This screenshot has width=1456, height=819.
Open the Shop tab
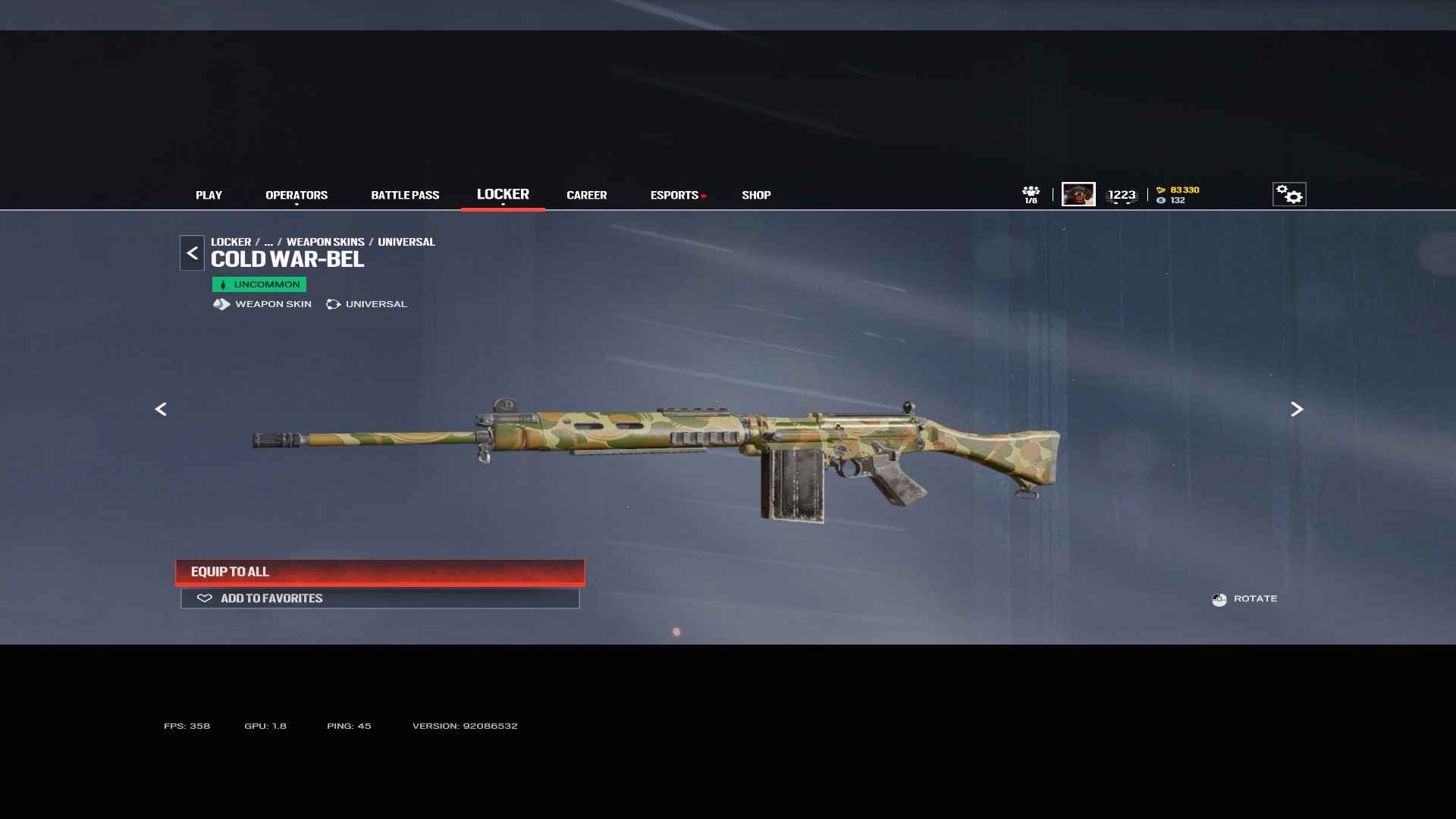click(756, 195)
